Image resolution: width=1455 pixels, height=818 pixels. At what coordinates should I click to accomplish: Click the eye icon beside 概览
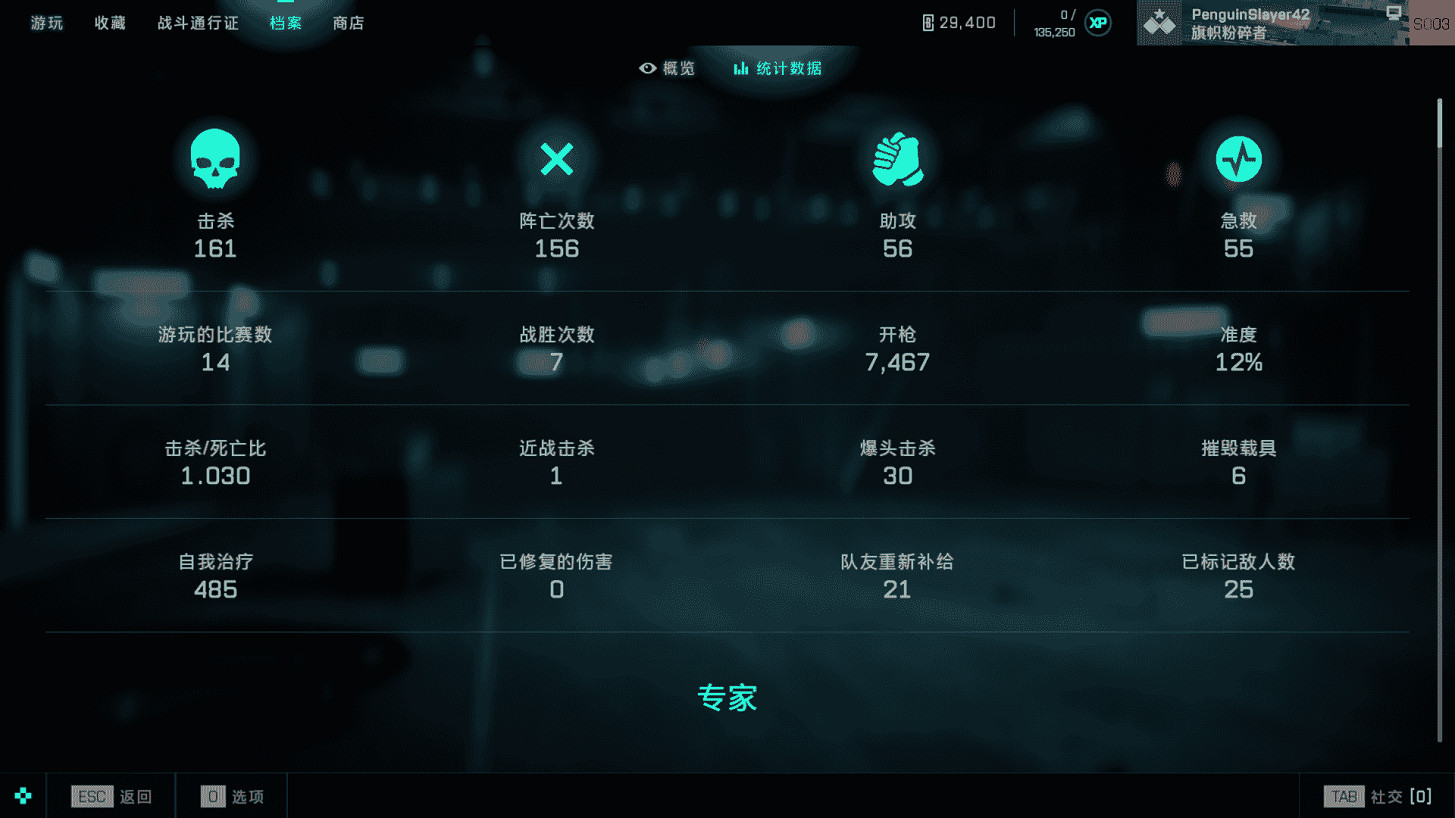point(647,68)
